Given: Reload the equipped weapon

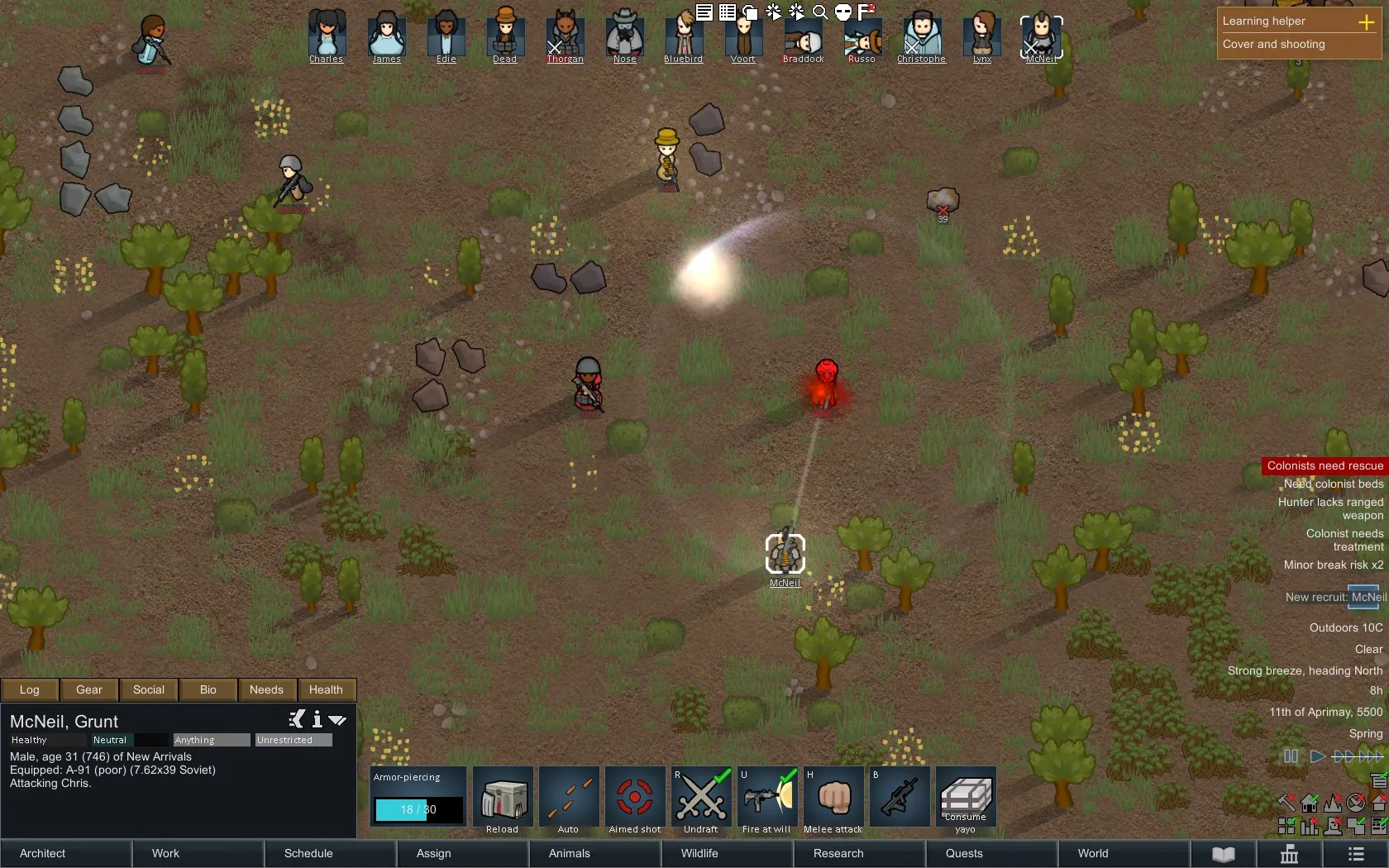Looking at the screenshot, I should tap(503, 799).
